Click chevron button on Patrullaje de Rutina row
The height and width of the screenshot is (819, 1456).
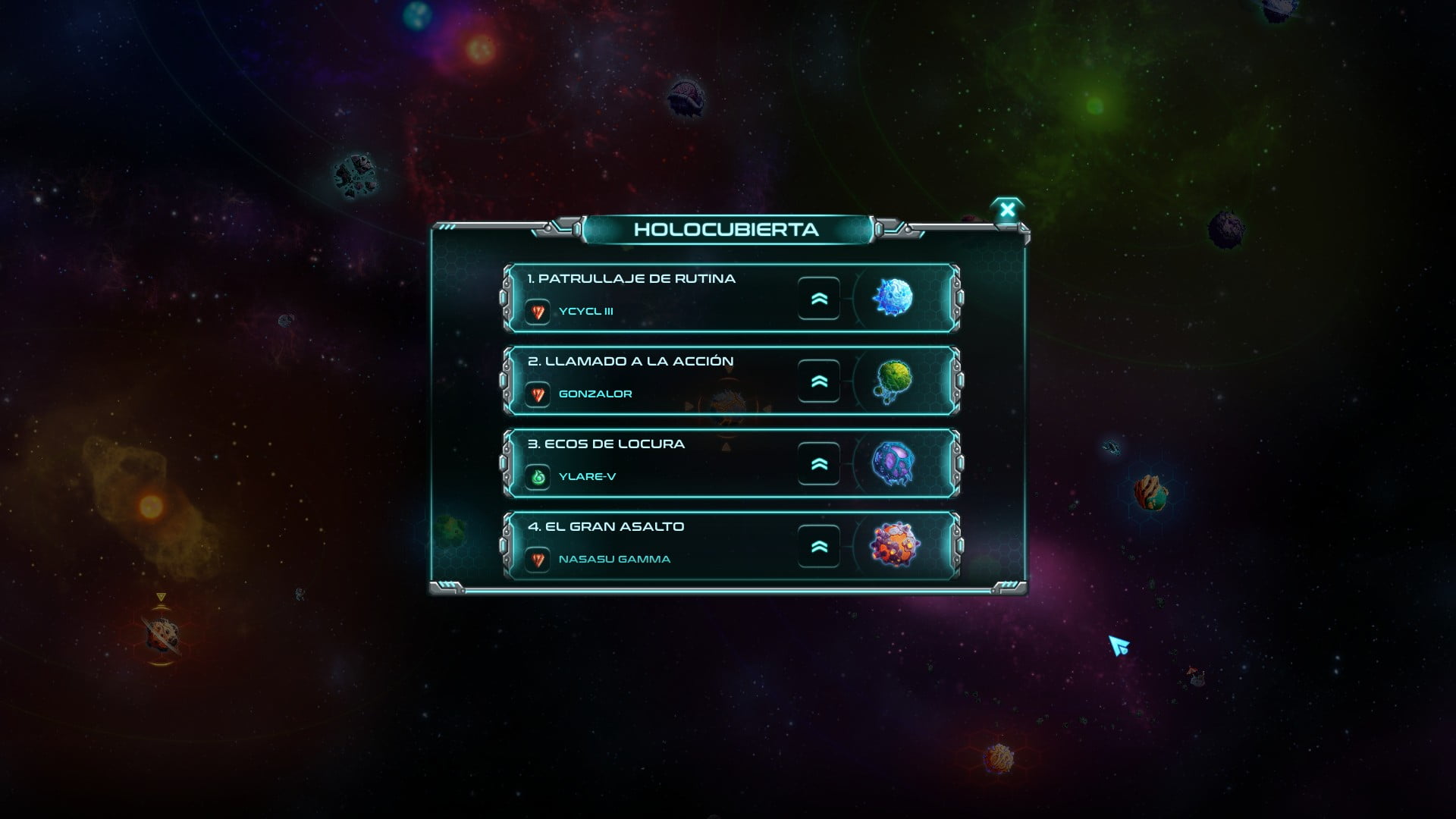(819, 299)
